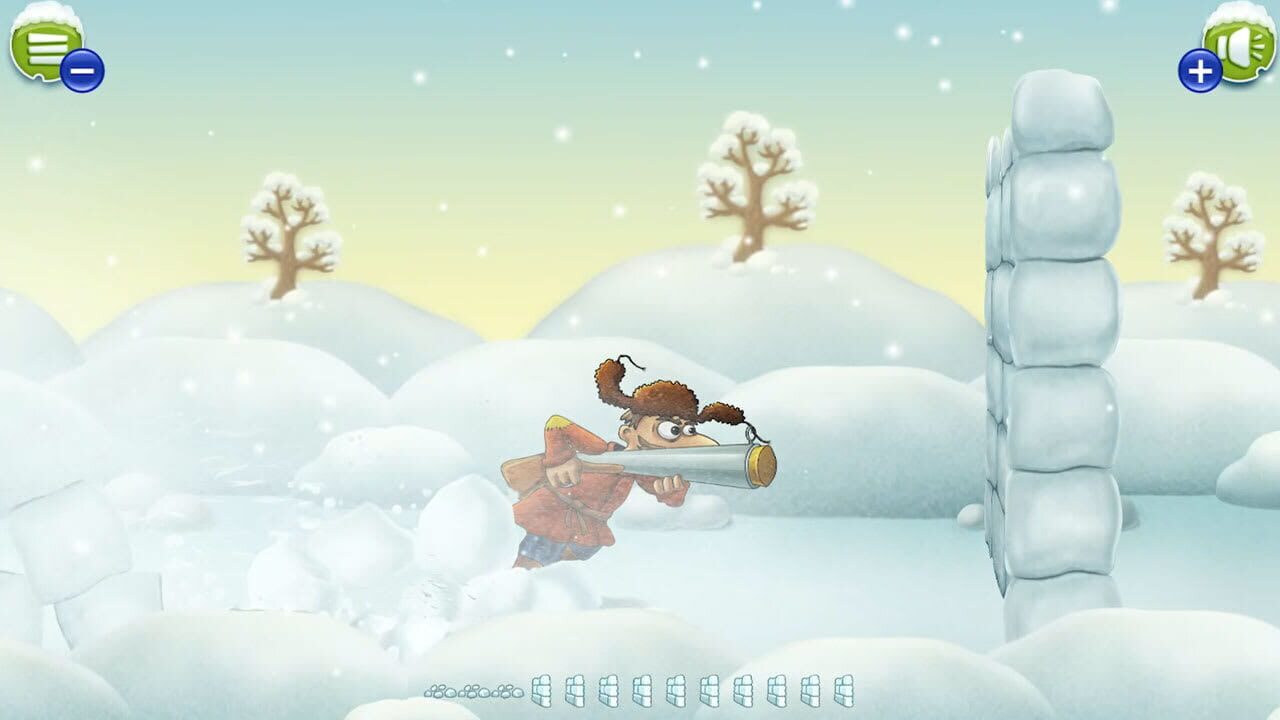Toggle the menu panel visibility
The height and width of the screenshot is (720, 1280).
coord(45,45)
